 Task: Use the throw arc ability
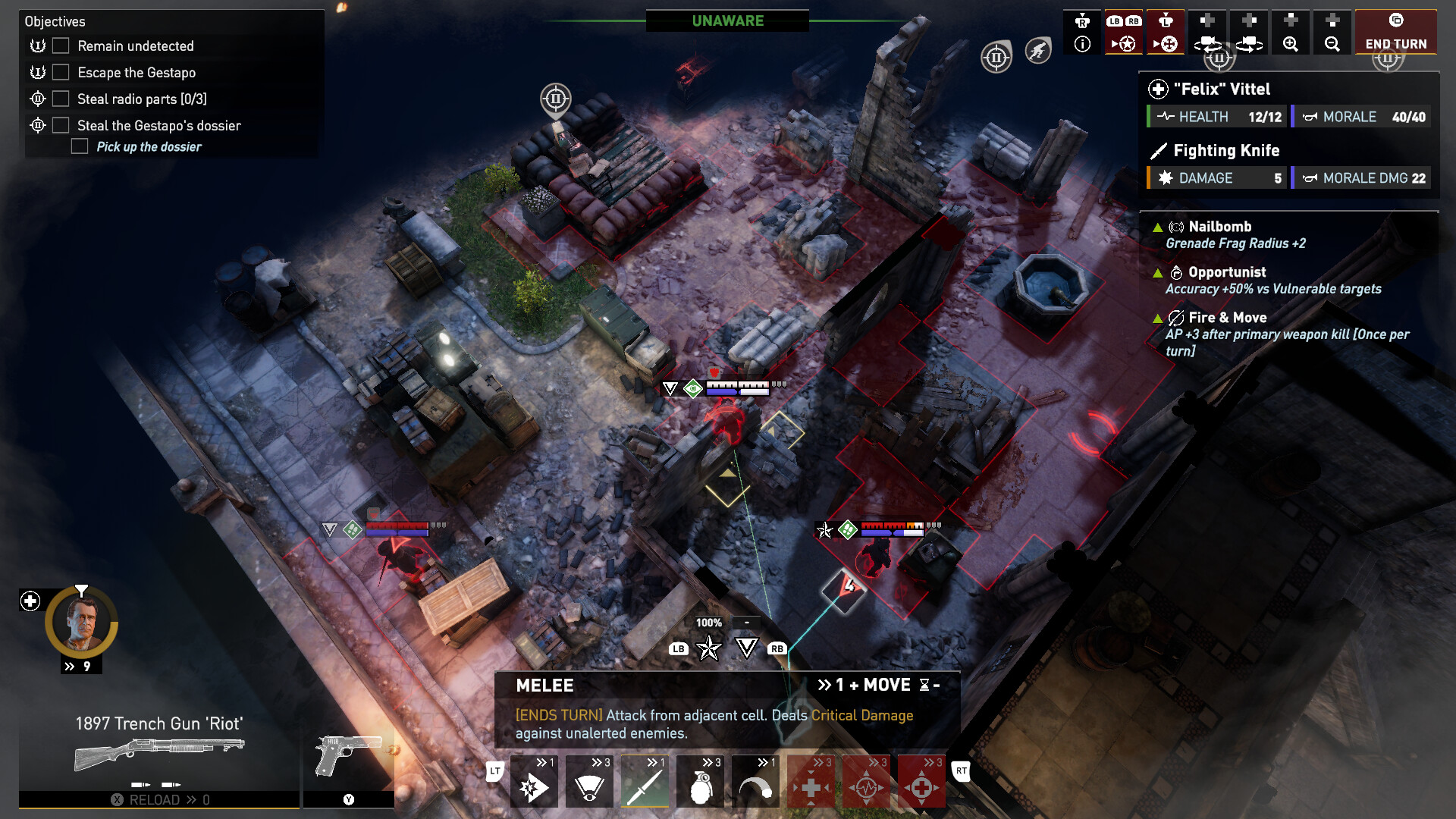coord(755,781)
